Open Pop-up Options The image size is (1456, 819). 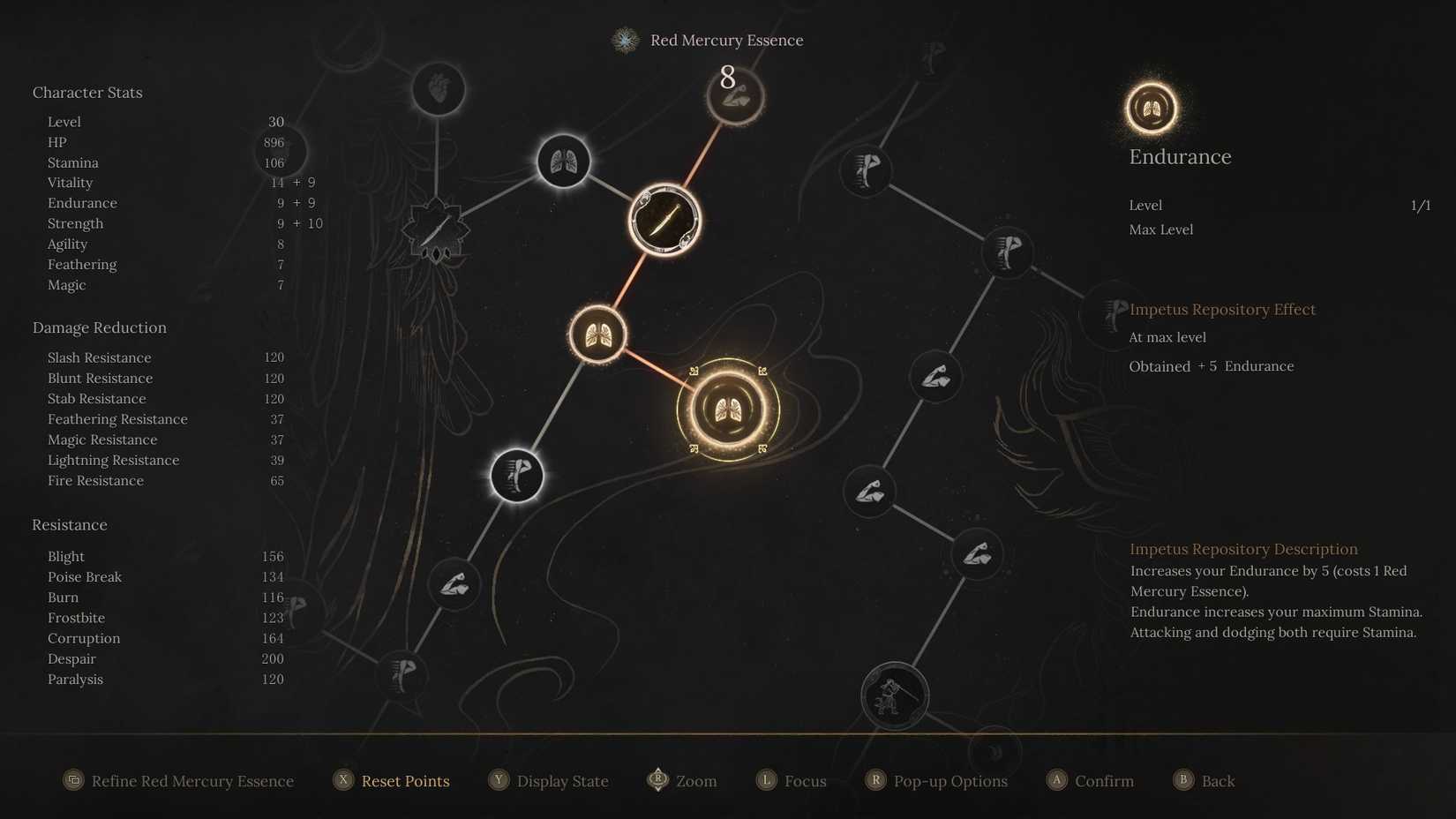[x=937, y=781]
